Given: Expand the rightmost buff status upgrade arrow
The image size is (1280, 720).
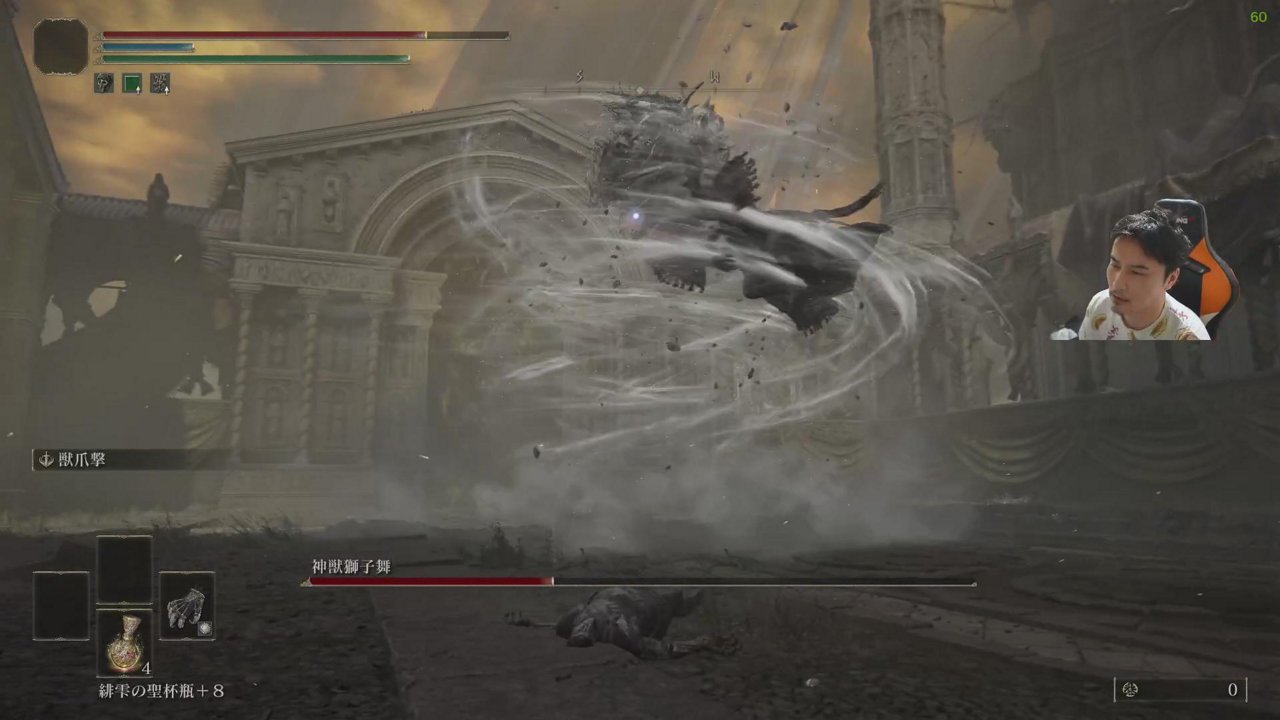Looking at the screenshot, I should 168,90.
